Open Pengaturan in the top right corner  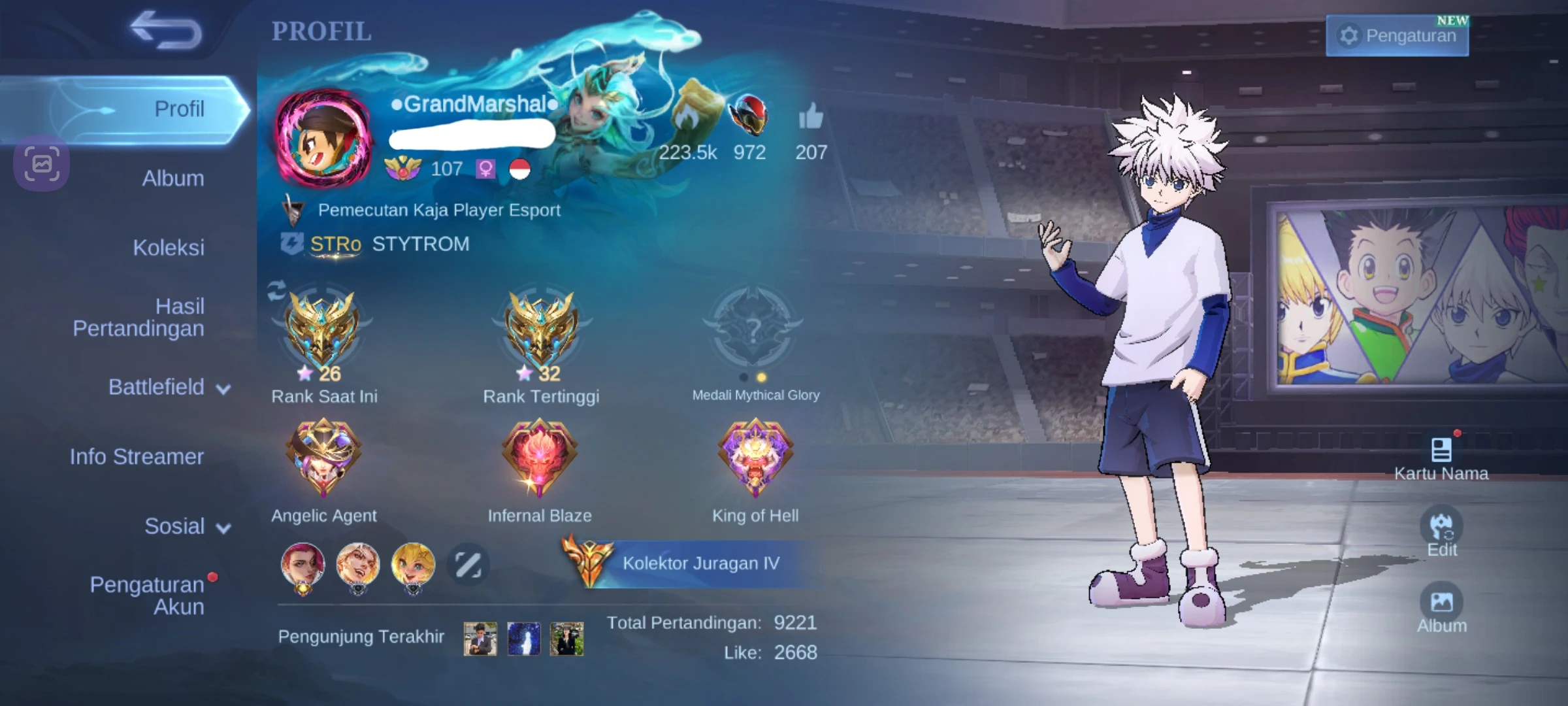tap(1397, 36)
